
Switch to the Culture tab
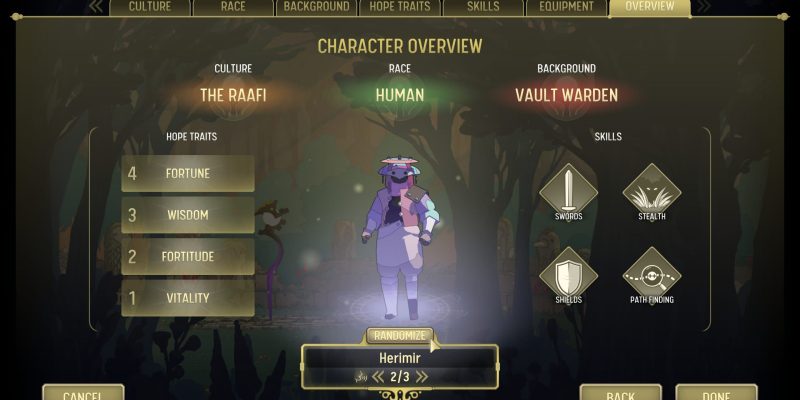(x=149, y=7)
